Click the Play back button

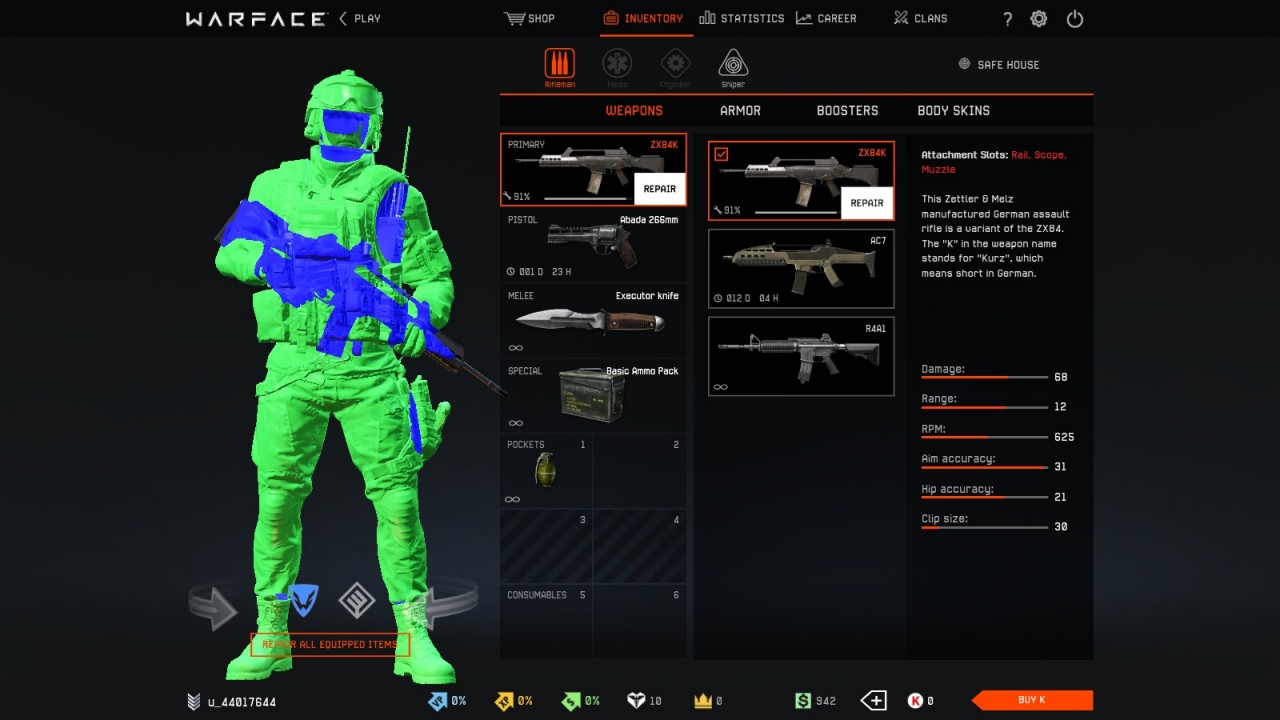point(360,18)
